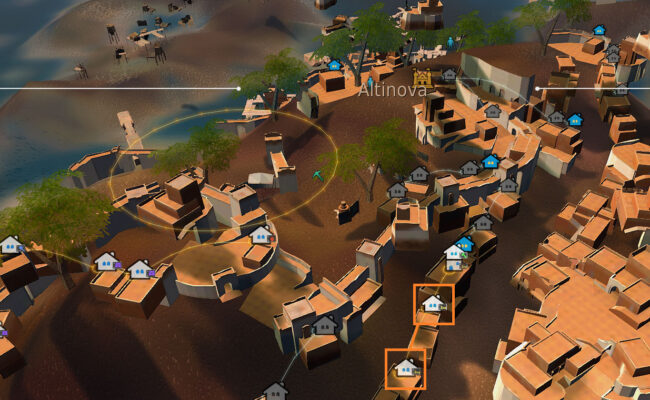Viewport: 650px width, 400px height.
Task: Select the gray house icon at the bottom edge
Action: tap(274, 391)
